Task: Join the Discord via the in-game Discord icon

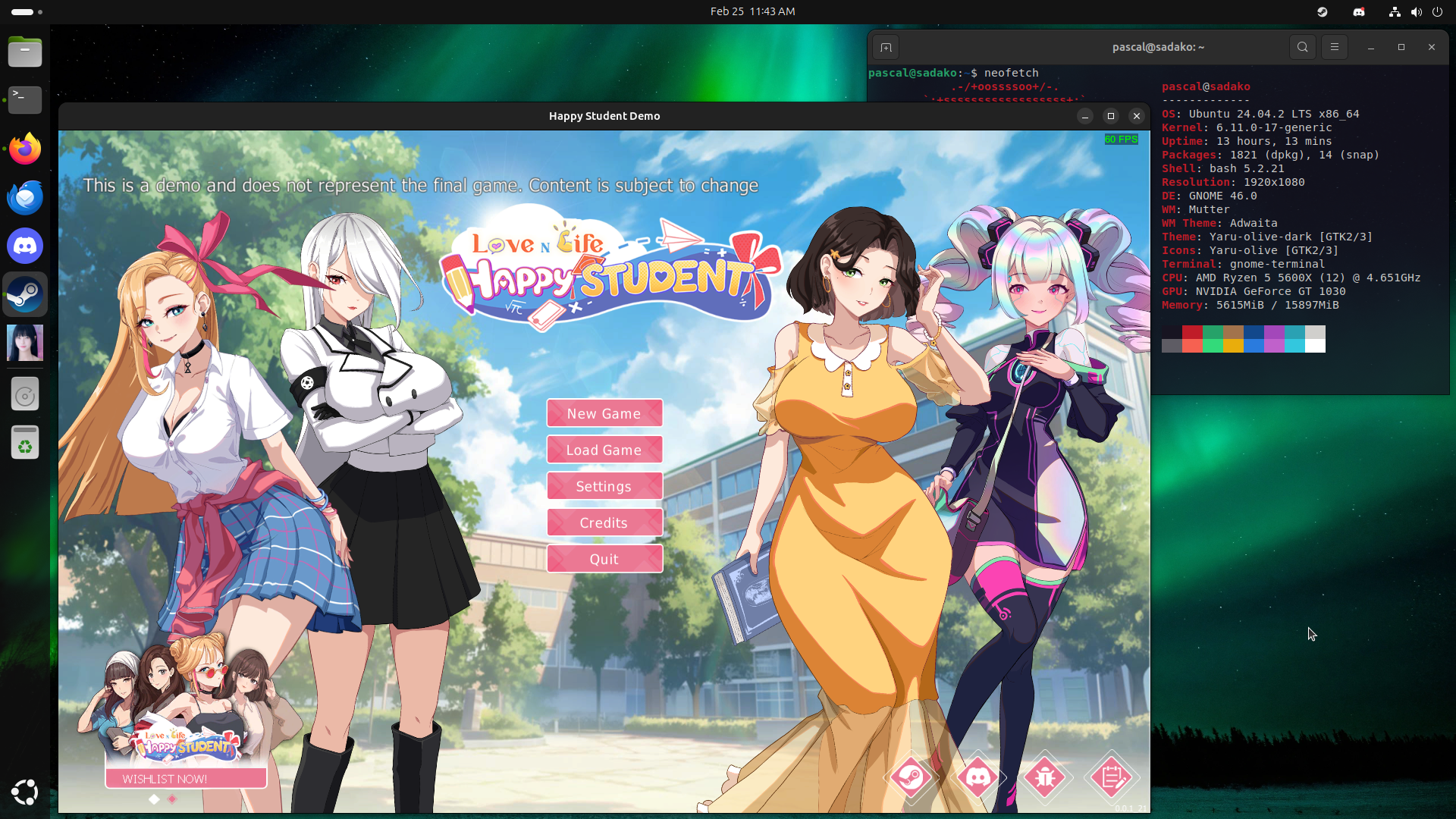Action: click(x=979, y=777)
